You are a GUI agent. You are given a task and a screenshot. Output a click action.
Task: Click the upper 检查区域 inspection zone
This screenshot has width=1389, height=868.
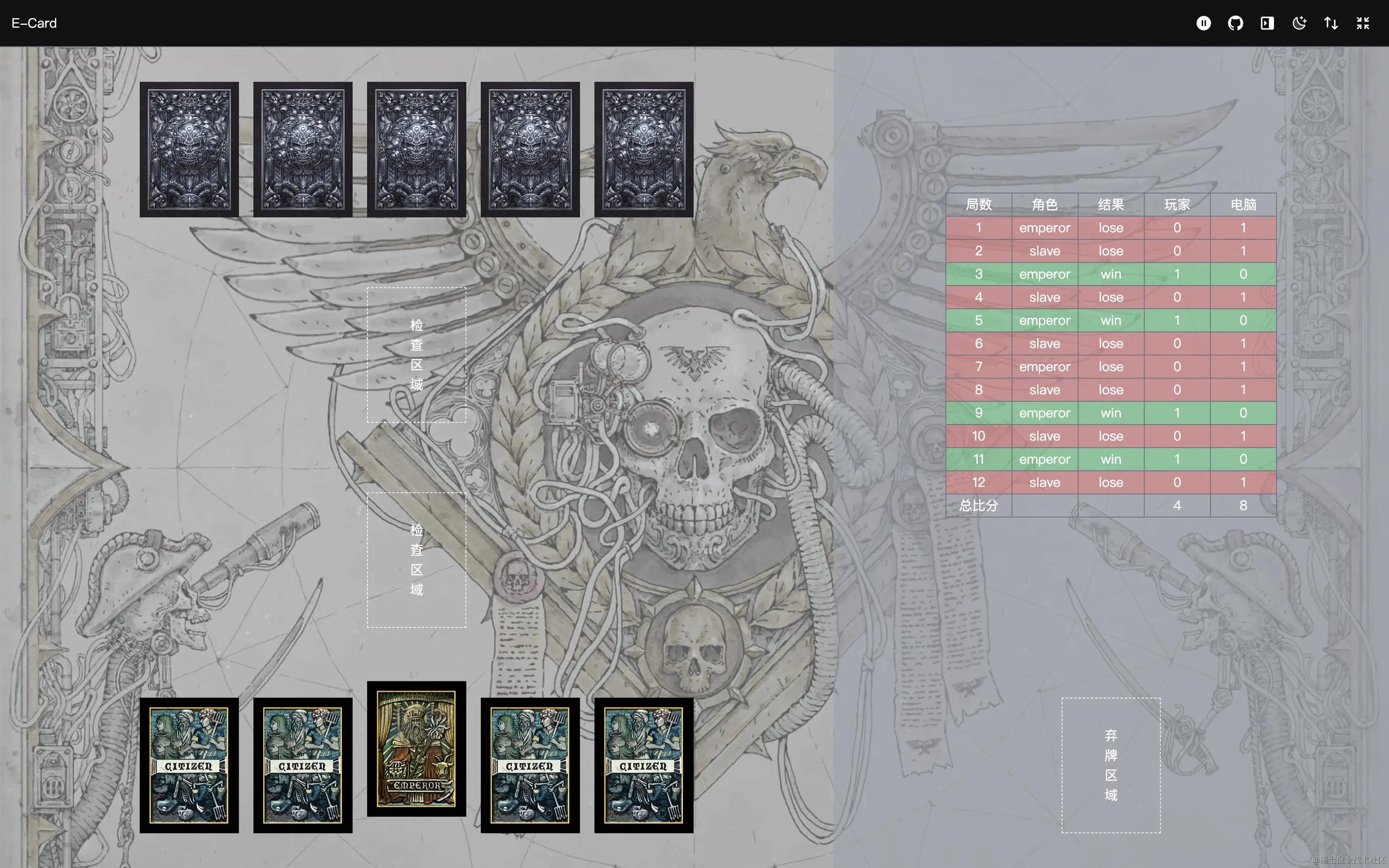[416, 353]
